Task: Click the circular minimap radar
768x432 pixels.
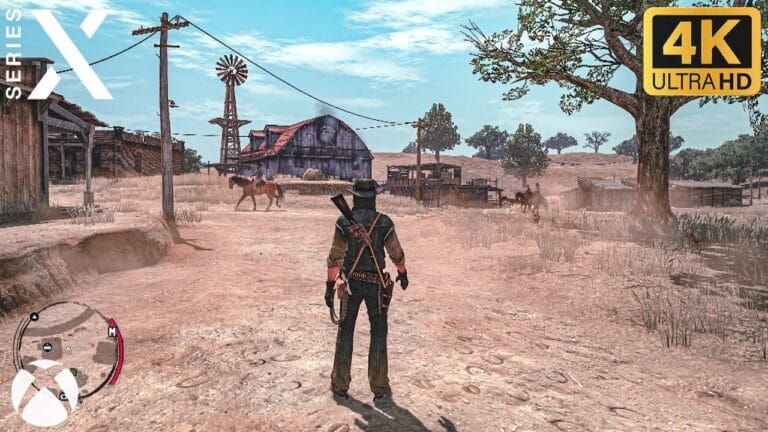Action: 67,344
